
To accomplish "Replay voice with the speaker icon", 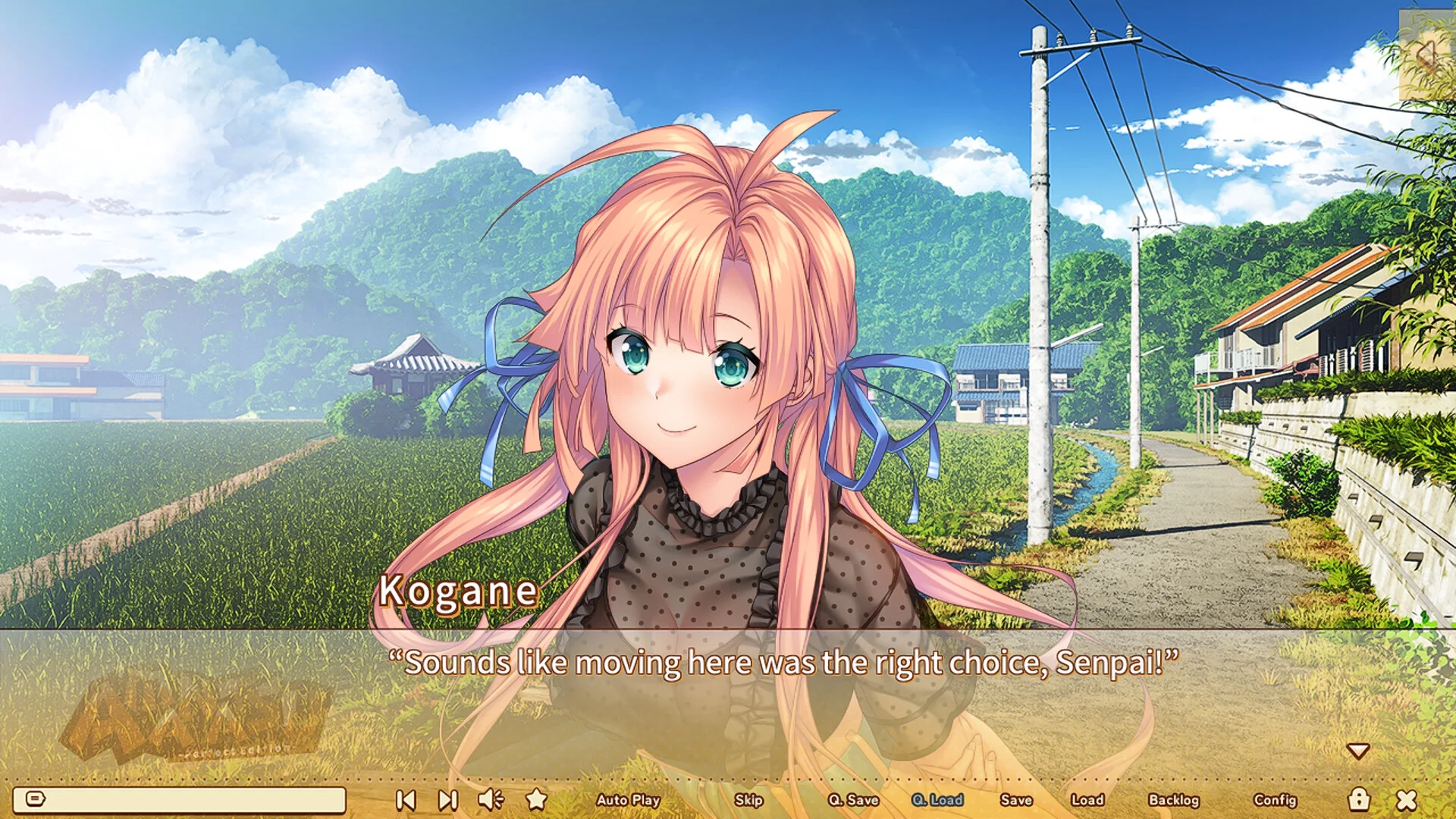I will click(491, 799).
